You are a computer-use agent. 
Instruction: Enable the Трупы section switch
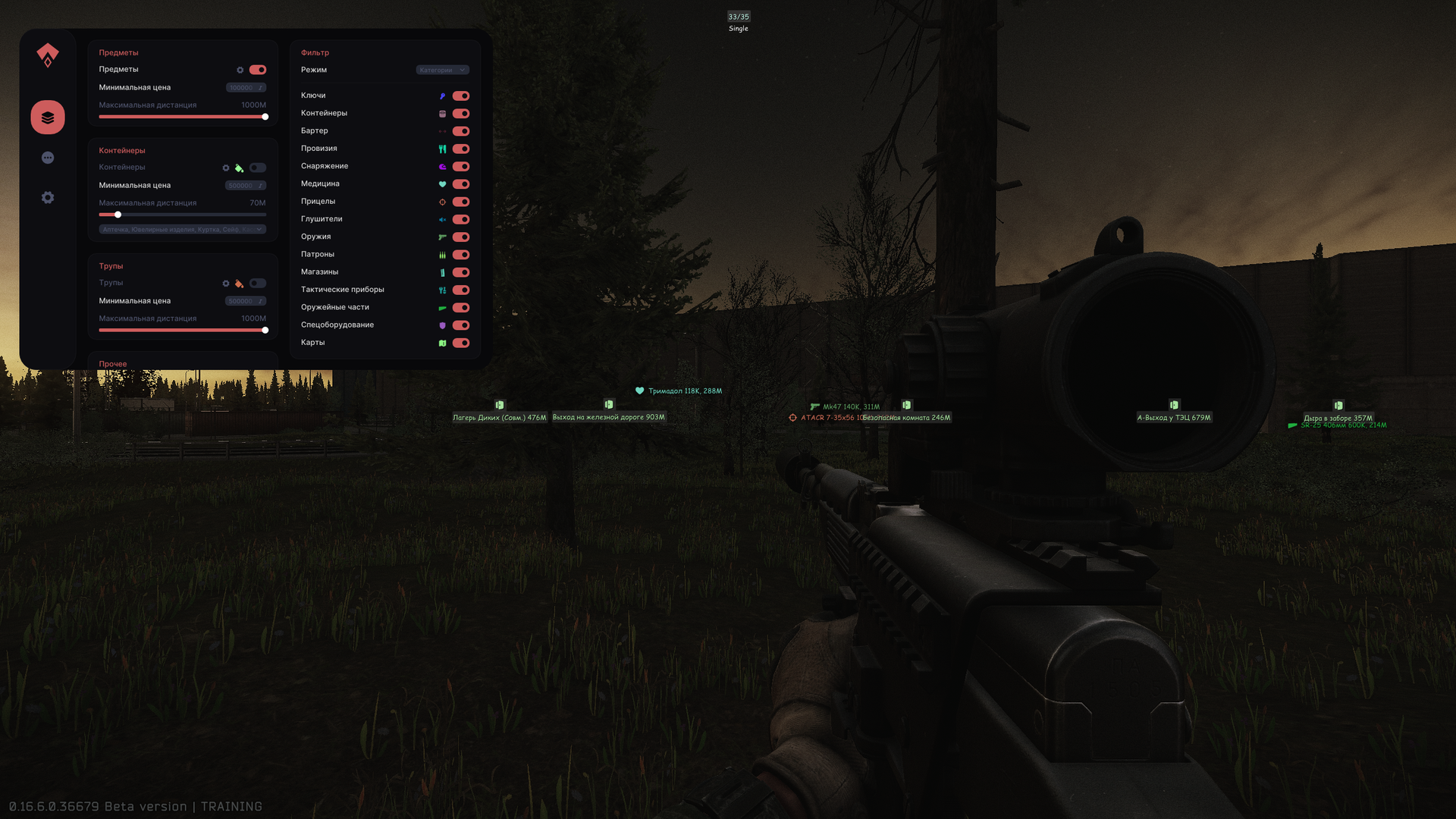[258, 284]
